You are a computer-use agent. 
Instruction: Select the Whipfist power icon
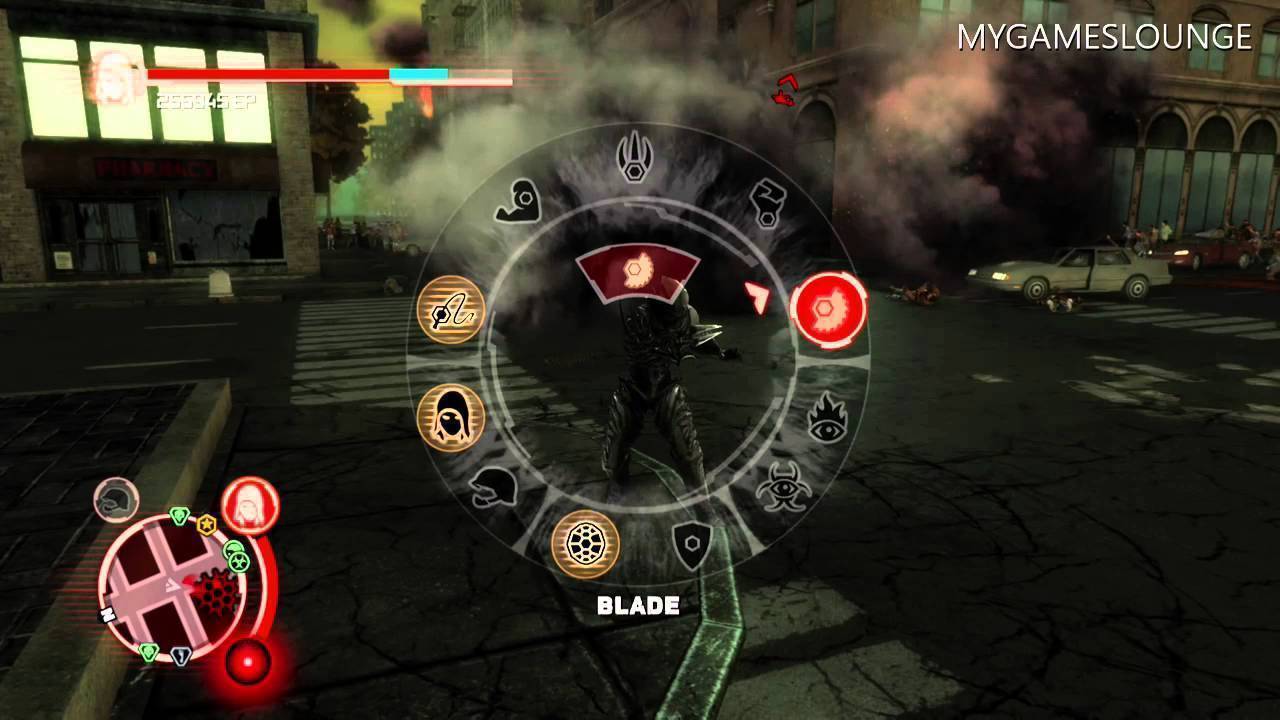[x=451, y=311]
